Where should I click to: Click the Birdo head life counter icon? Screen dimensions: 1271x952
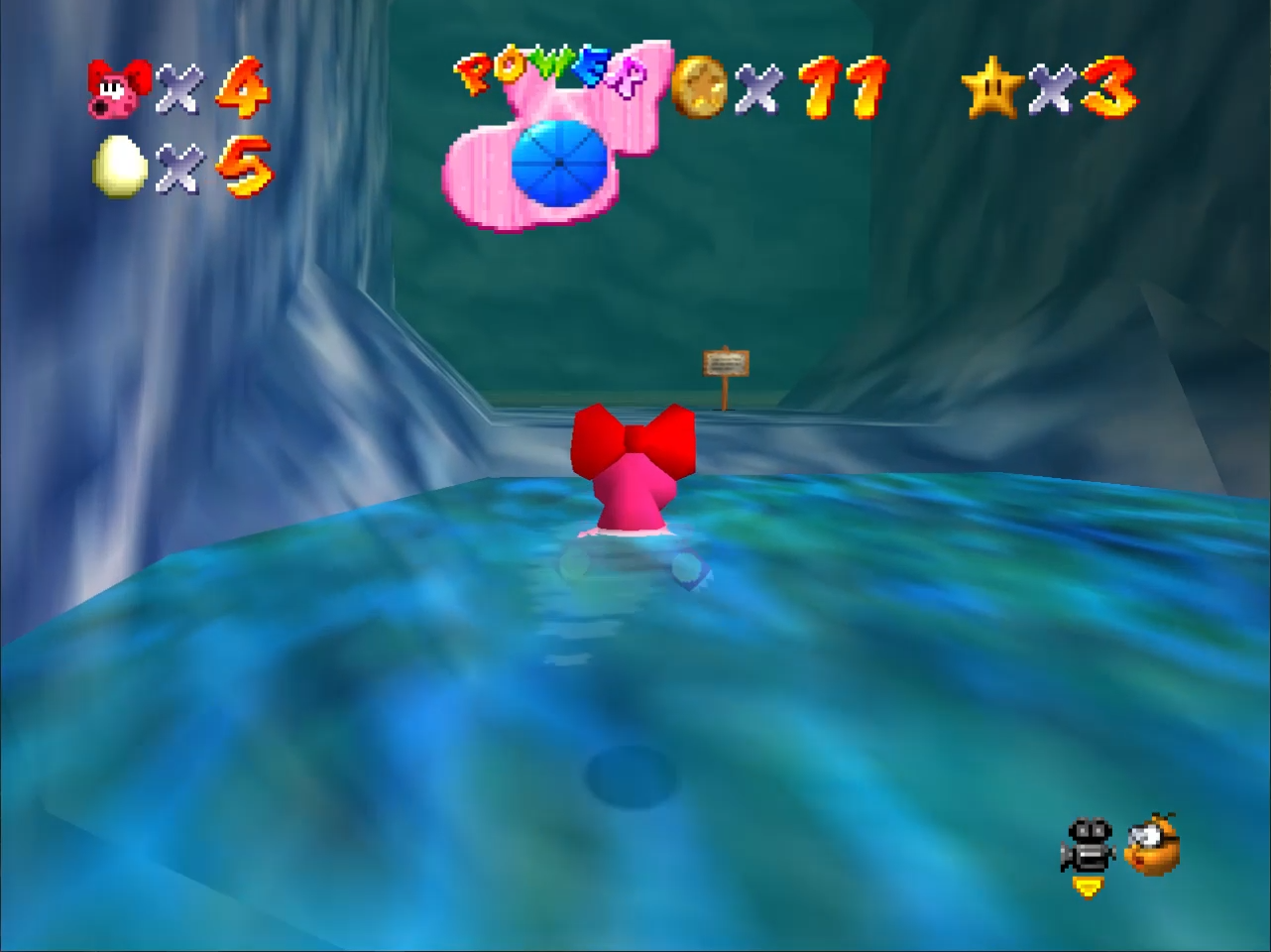(x=117, y=87)
